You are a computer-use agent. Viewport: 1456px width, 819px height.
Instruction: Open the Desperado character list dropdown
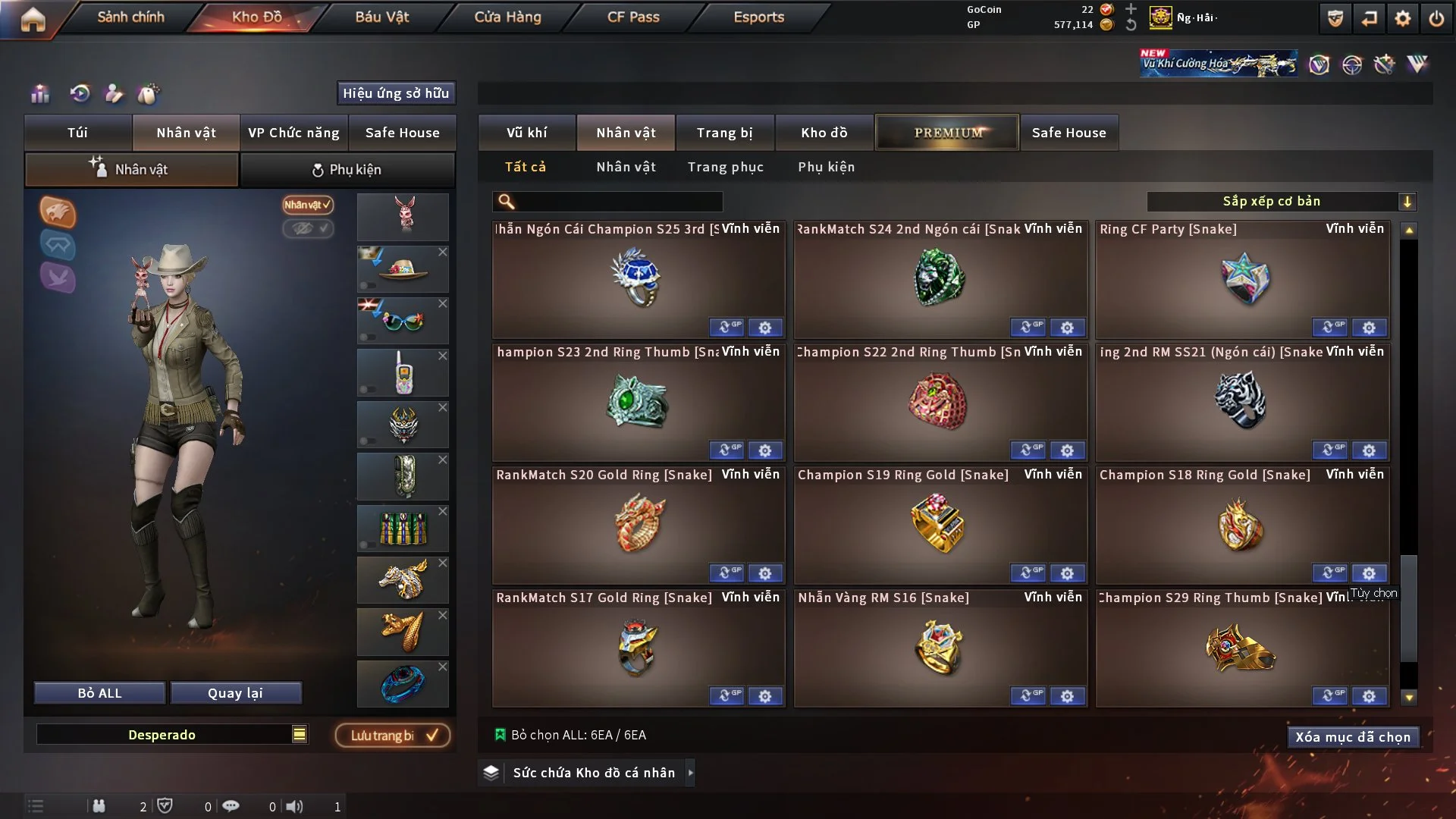click(x=300, y=734)
